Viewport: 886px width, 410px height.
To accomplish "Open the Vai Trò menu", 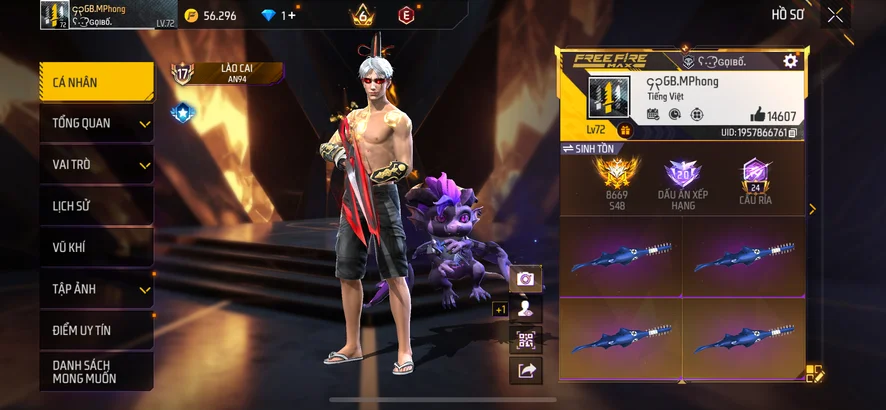I will click(96, 164).
